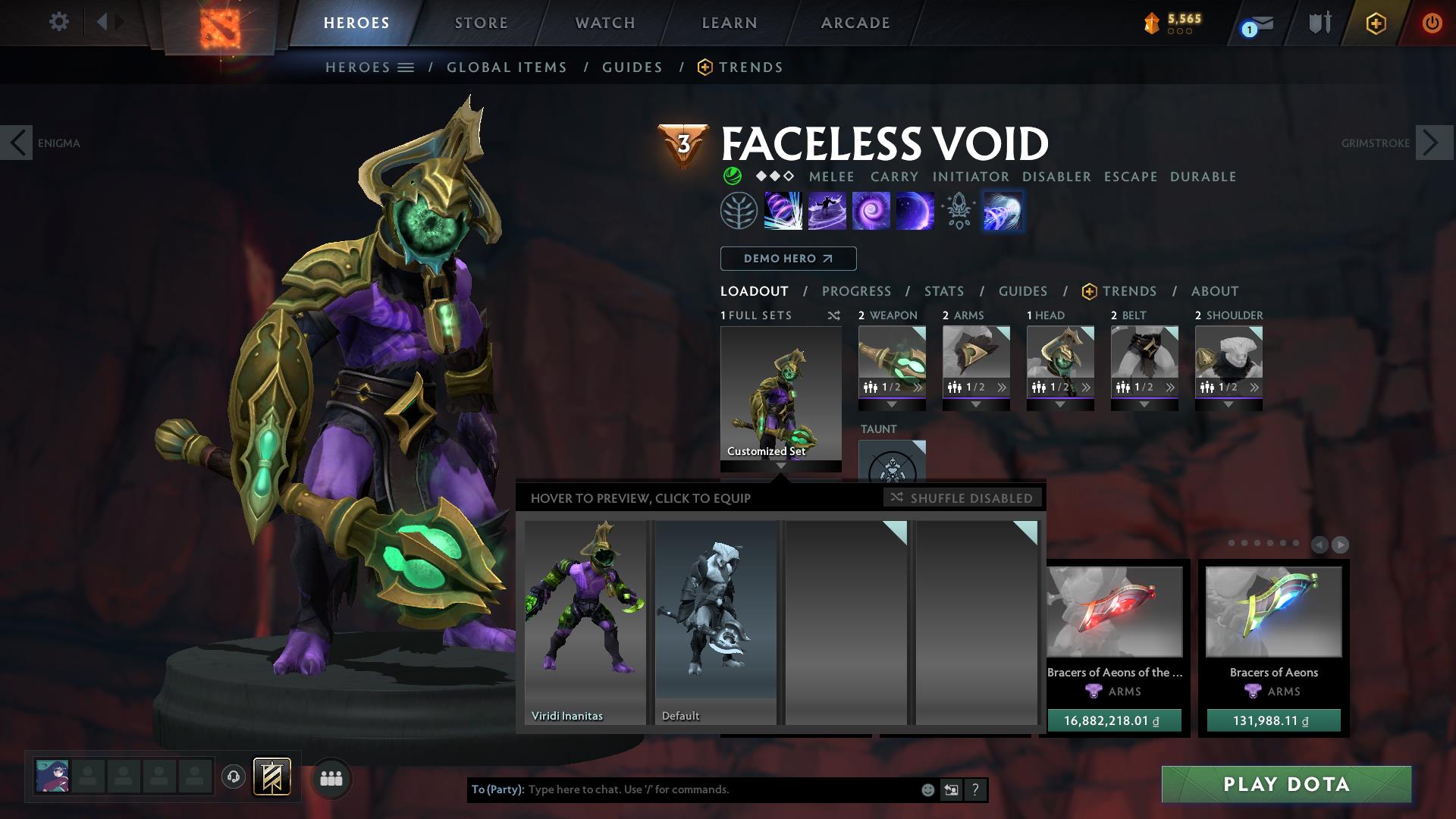Image resolution: width=1456 pixels, height=819 pixels.
Task: Click the double-arrow expander on the Head slot
Action: [x=1087, y=387]
